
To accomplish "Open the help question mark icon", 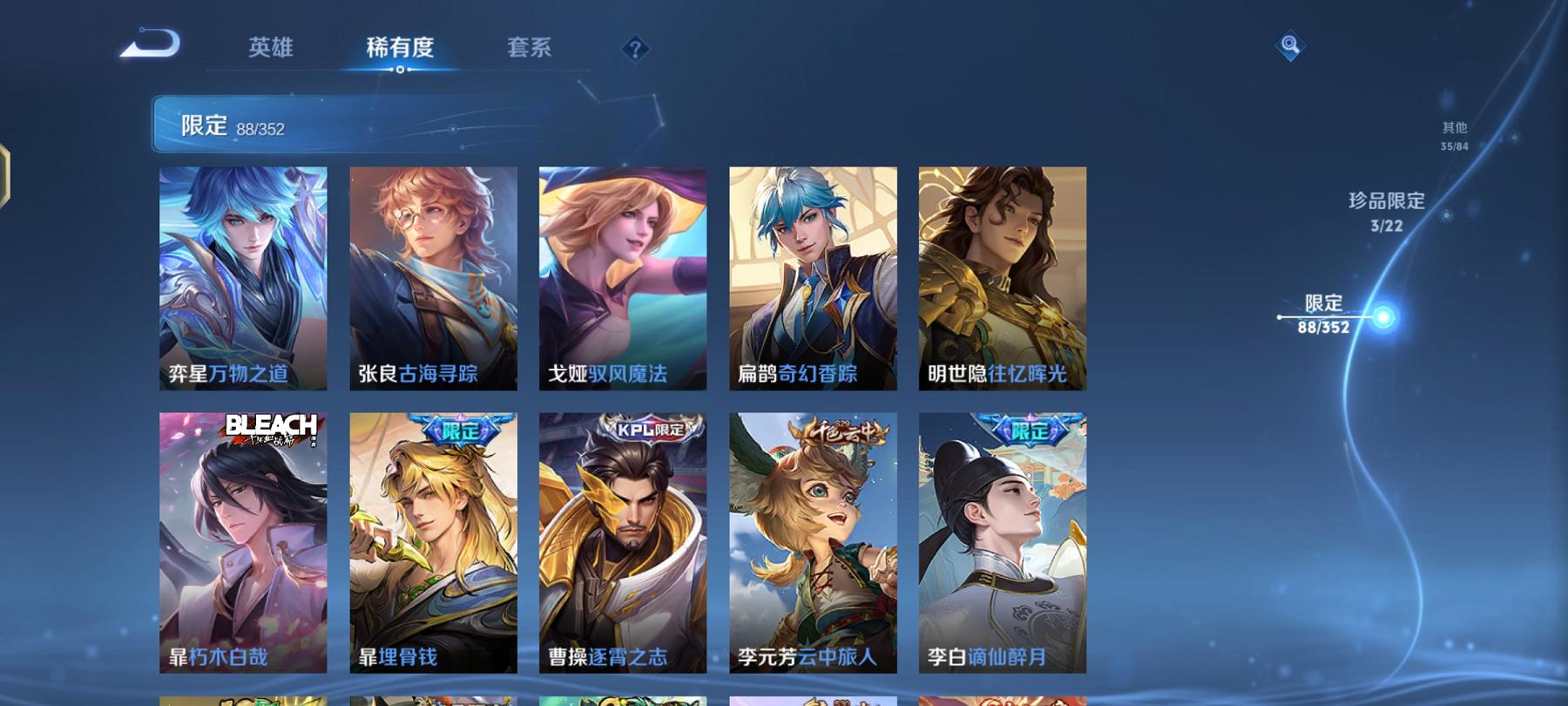I will point(638,48).
